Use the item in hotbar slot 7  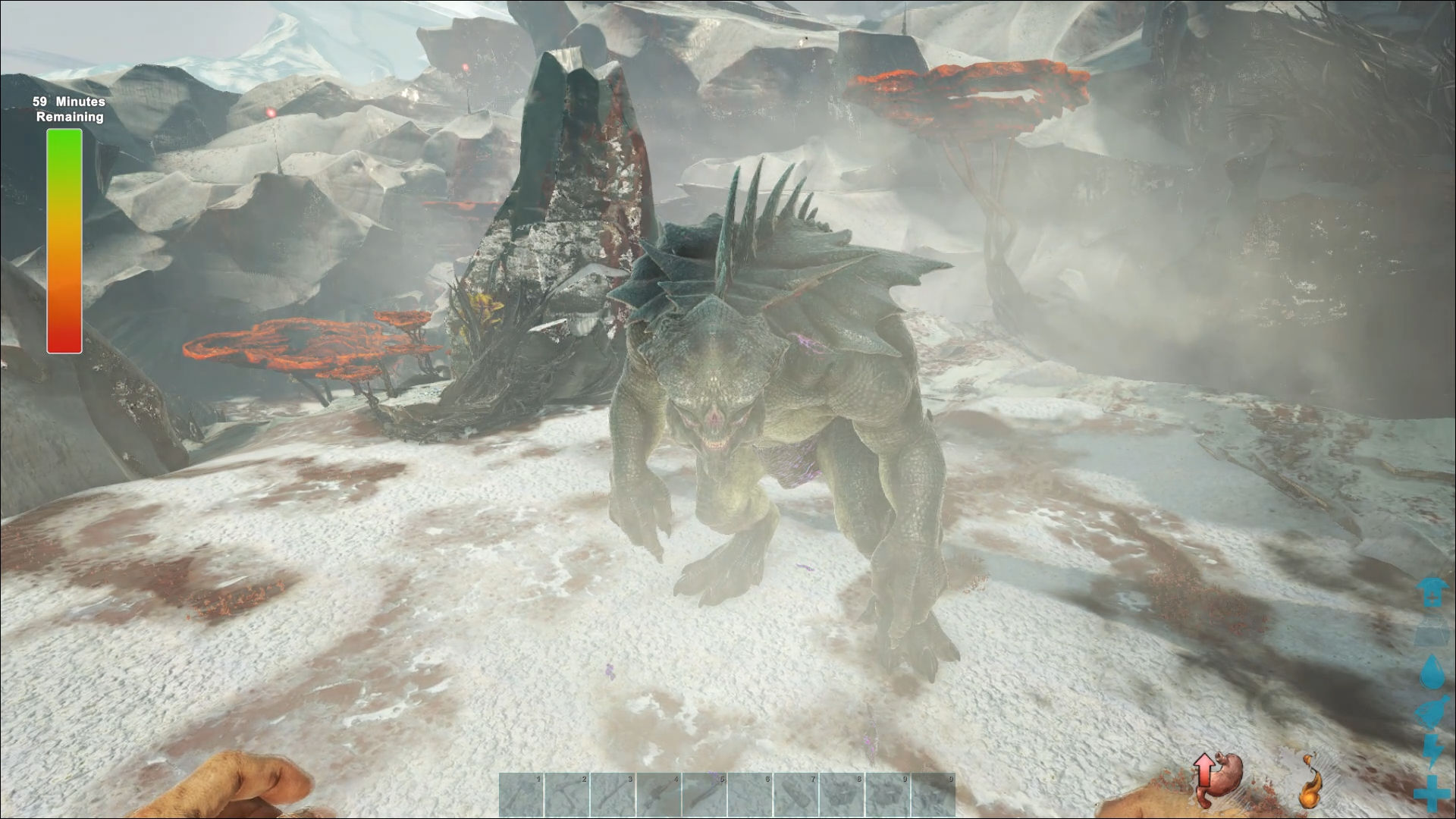796,795
